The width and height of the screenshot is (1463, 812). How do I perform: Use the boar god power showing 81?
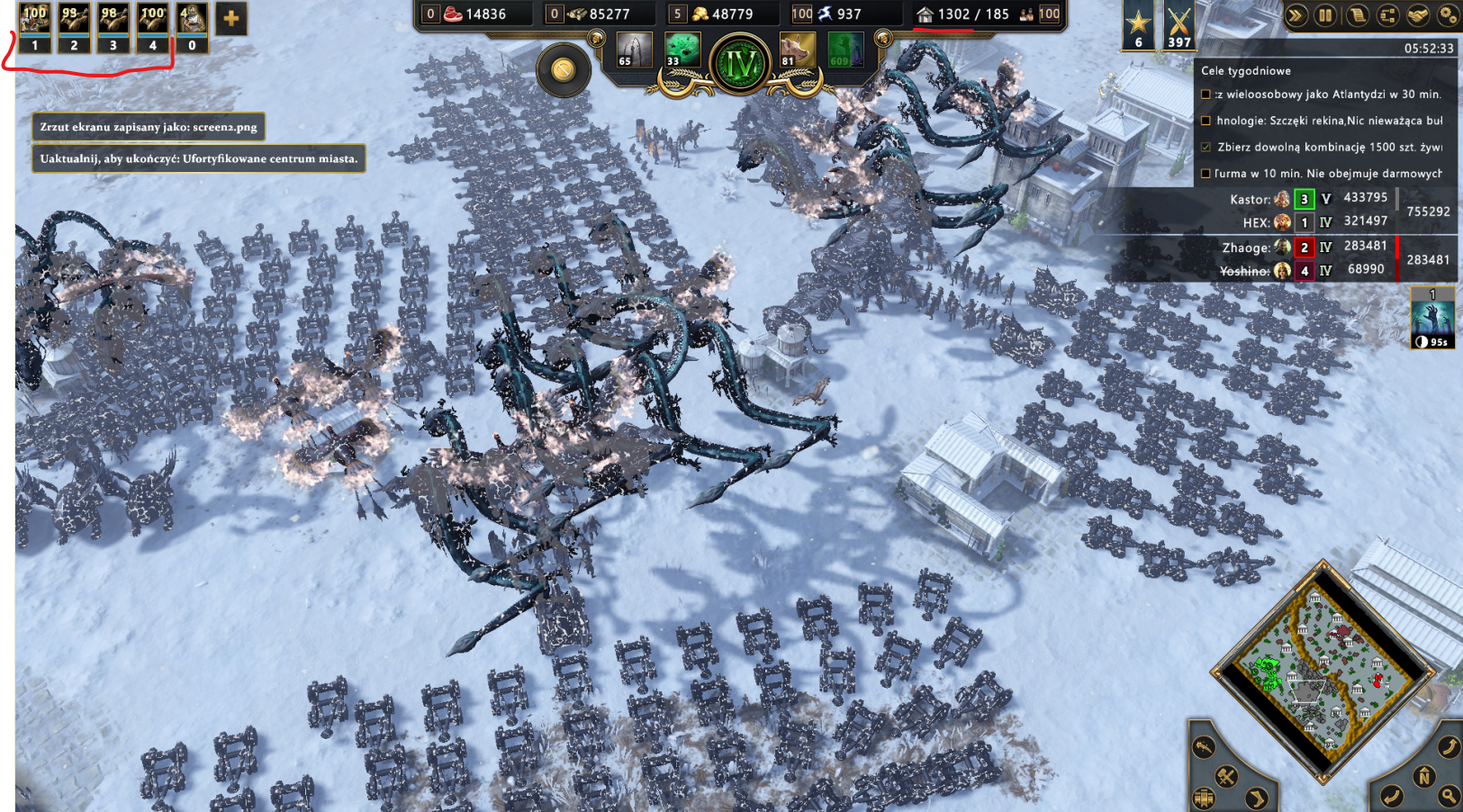pos(798,50)
